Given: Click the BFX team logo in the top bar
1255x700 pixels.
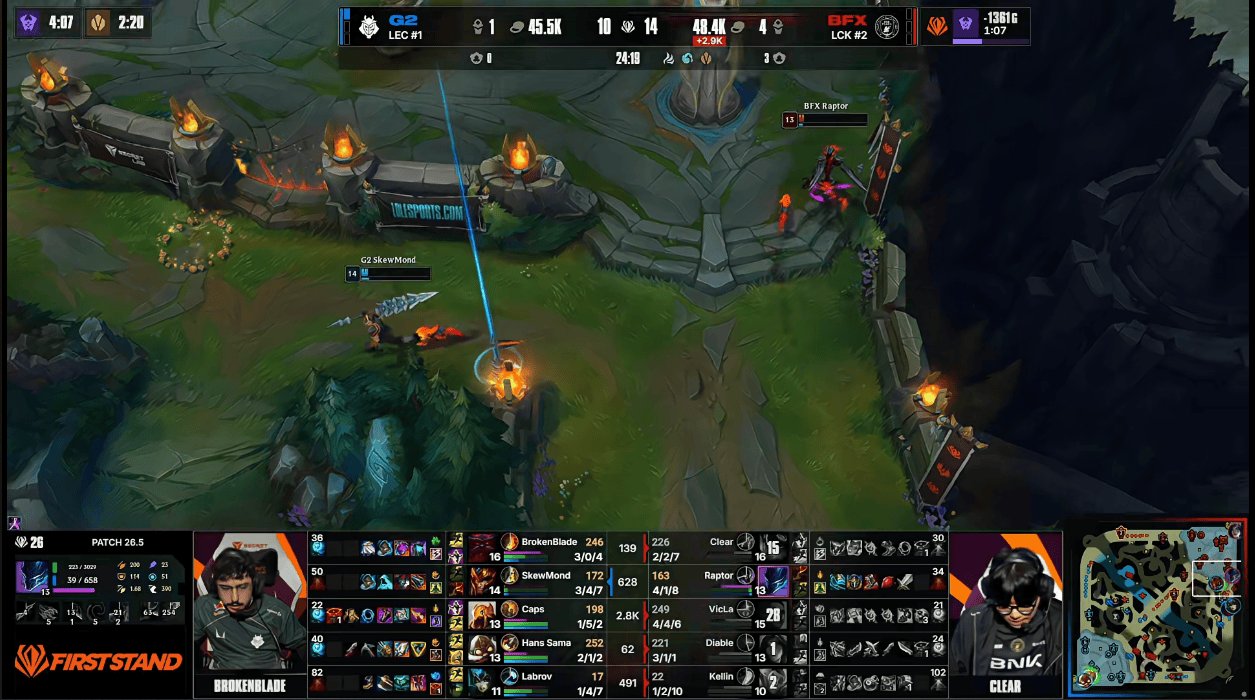Looking at the screenshot, I should click(886, 26).
